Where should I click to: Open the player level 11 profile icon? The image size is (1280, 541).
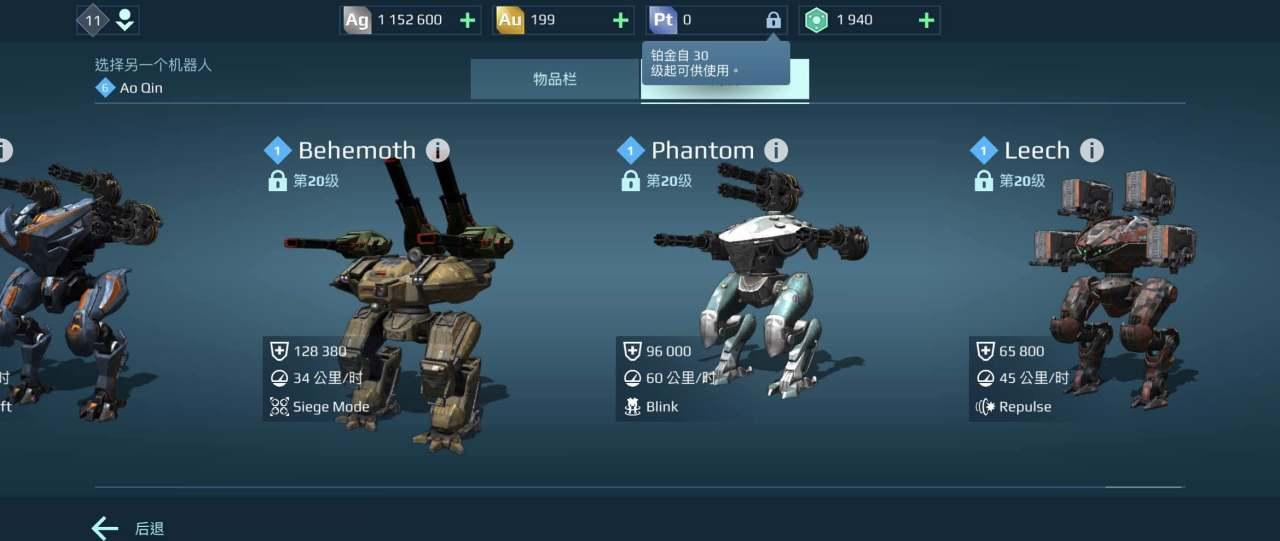pyautogui.click(x=108, y=20)
